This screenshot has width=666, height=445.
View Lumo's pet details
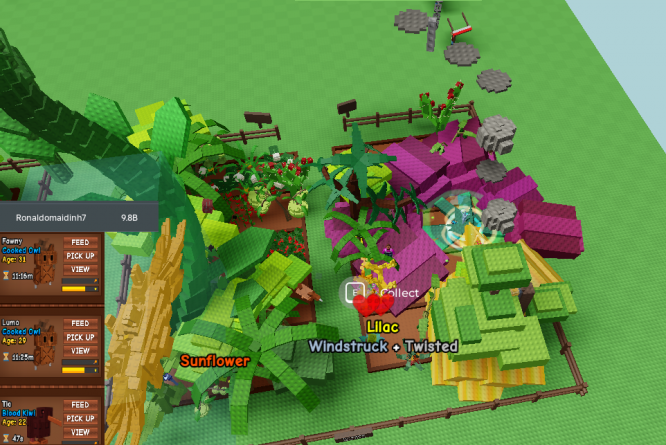tap(80, 351)
